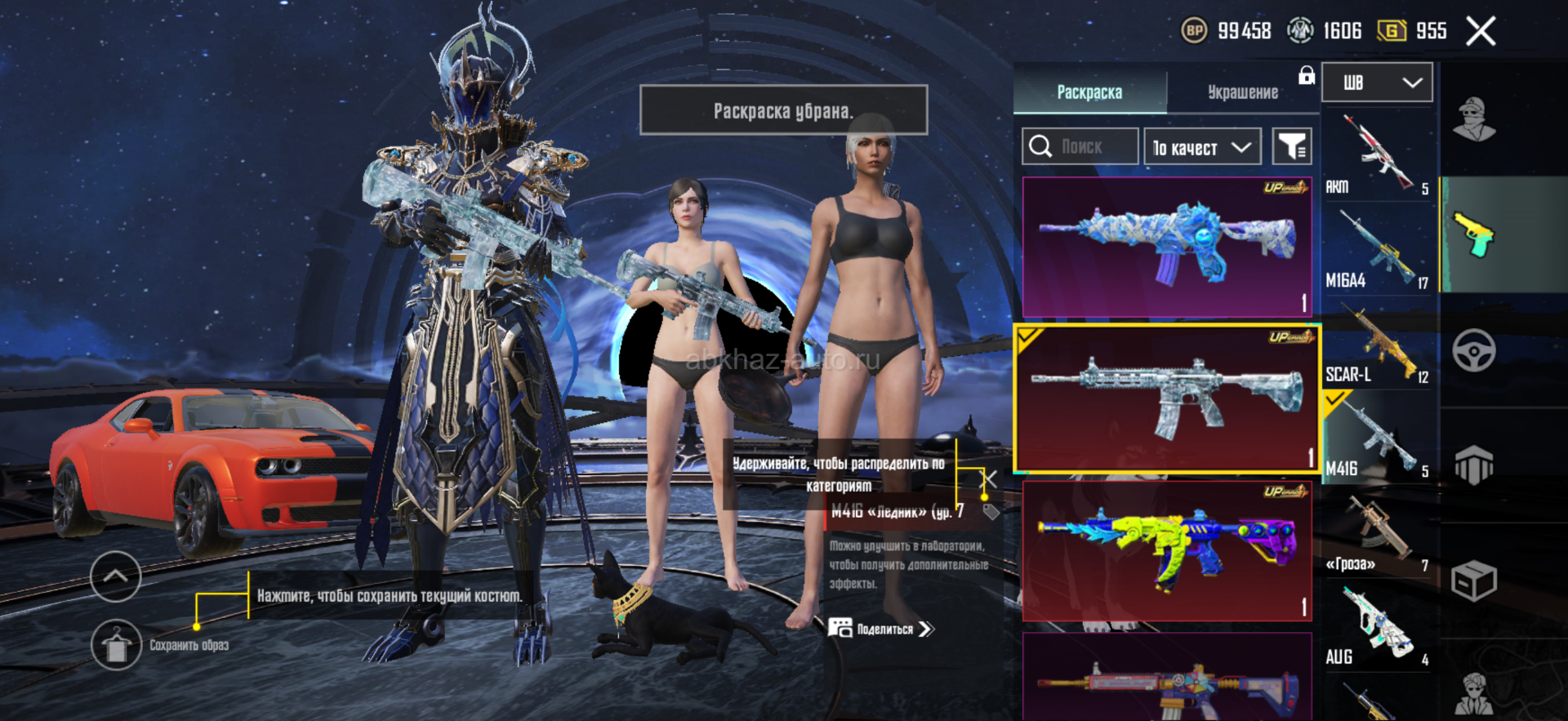Select the highlighted M416 Glacier skin

point(1167,398)
